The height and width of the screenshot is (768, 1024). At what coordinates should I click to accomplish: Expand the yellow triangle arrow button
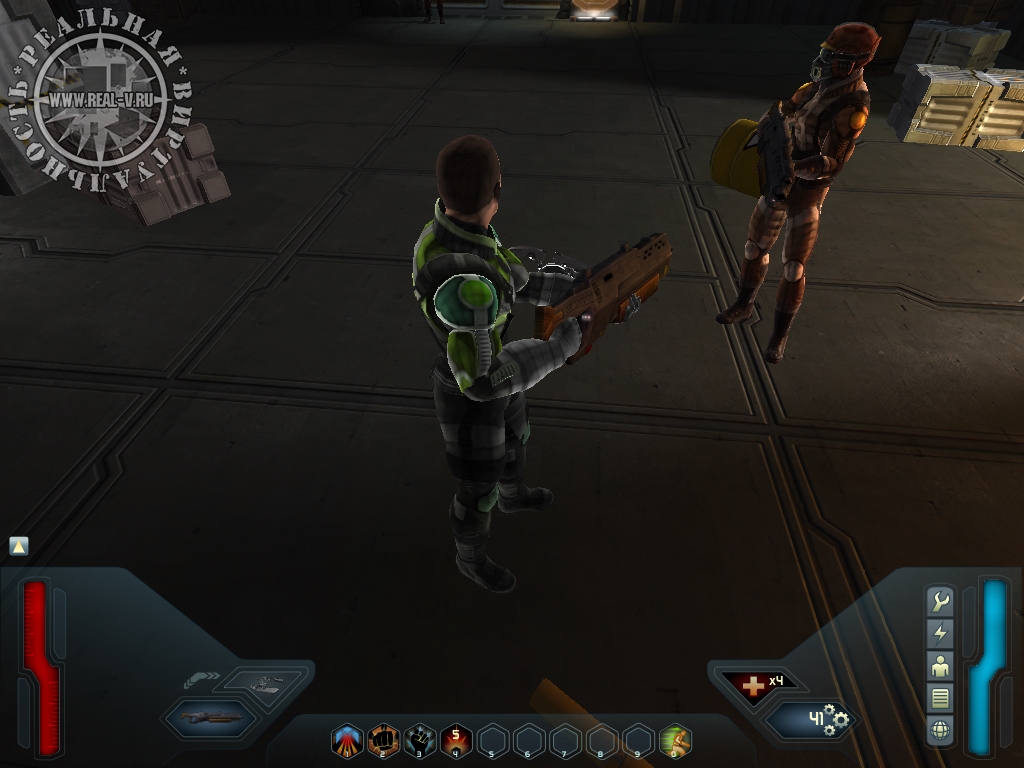coord(19,546)
